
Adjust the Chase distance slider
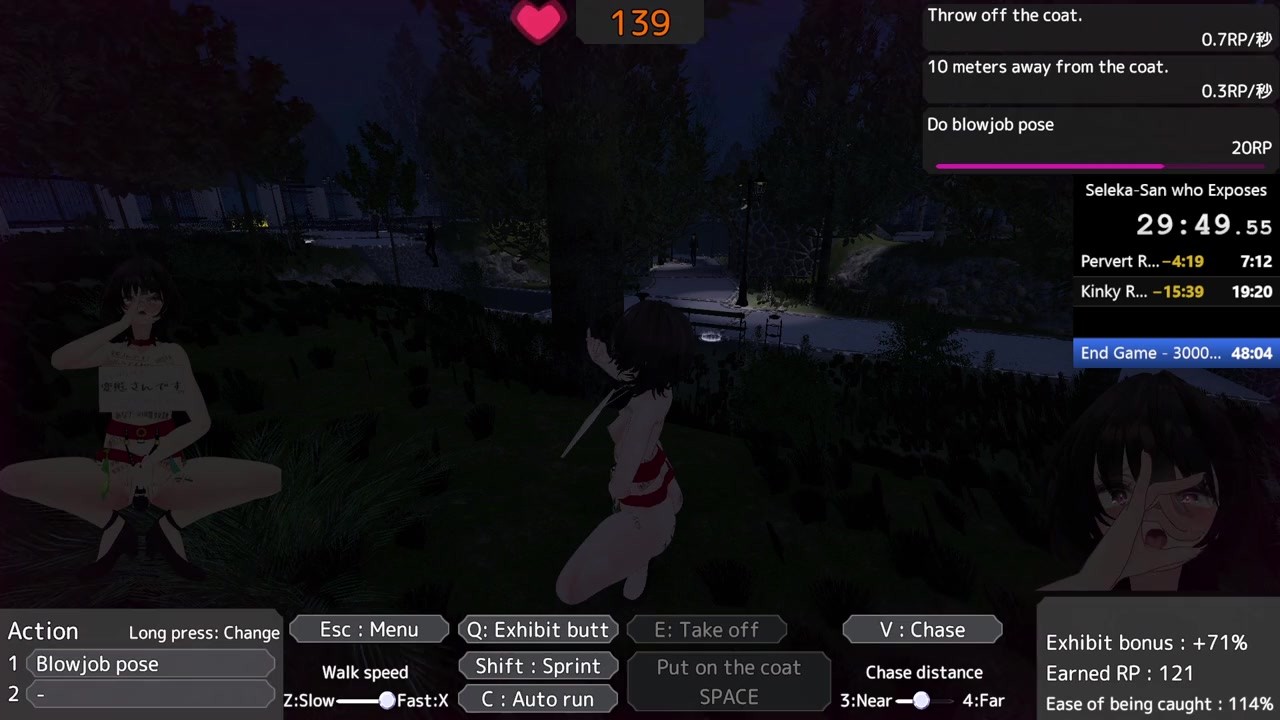pos(921,700)
